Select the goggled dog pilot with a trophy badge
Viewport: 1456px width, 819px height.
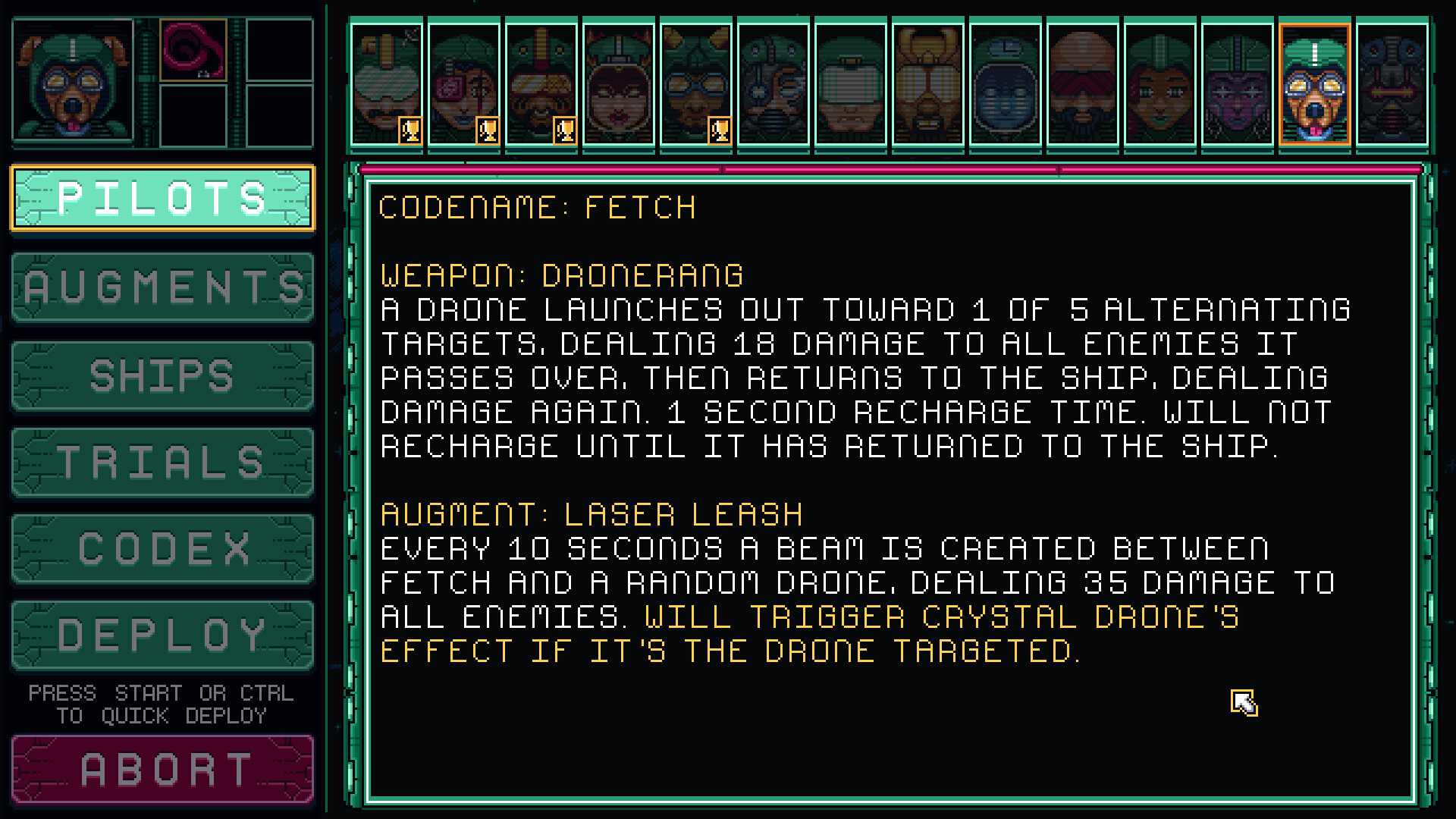pyautogui.click(x=694, y=83)
